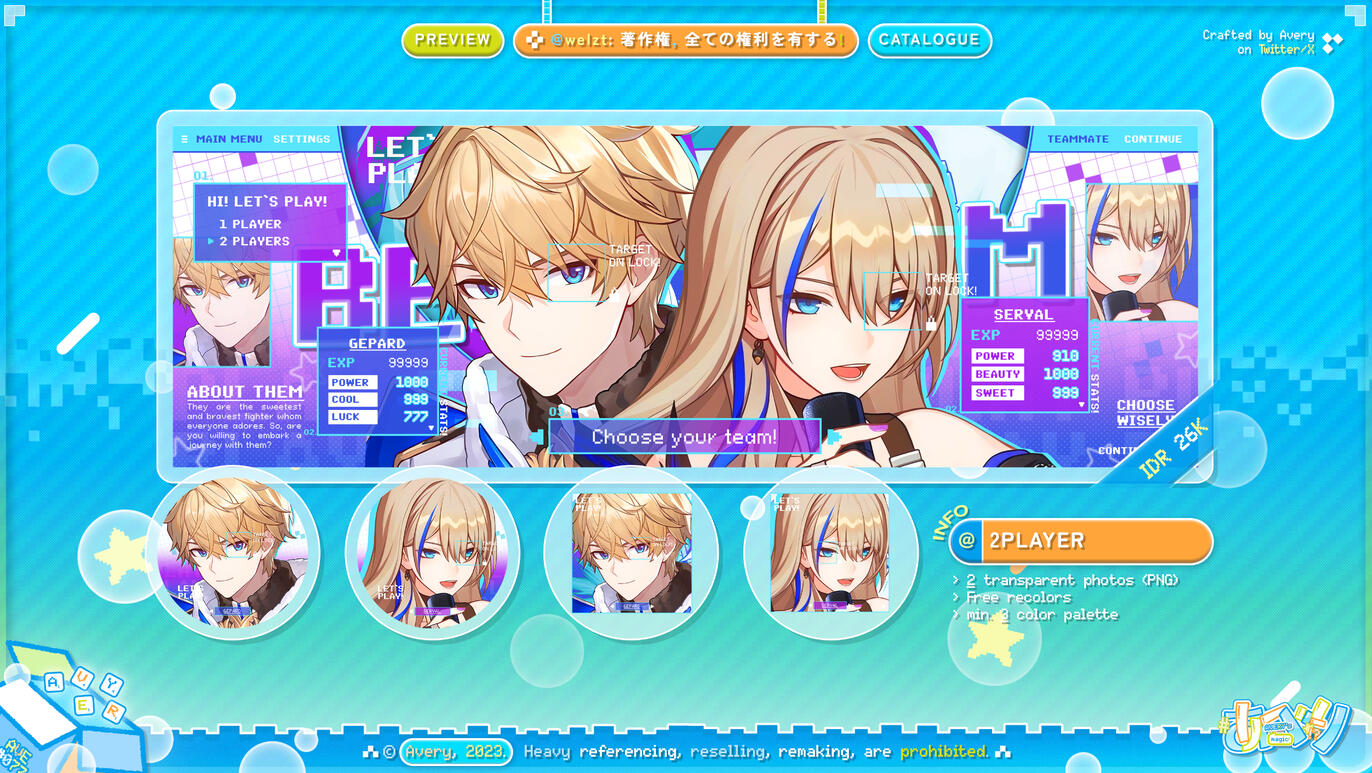The height and width of the screenshot is (773, 1372).
Task: Click the orange 2PLAYER info button
Action: (x=1080, y=541)
